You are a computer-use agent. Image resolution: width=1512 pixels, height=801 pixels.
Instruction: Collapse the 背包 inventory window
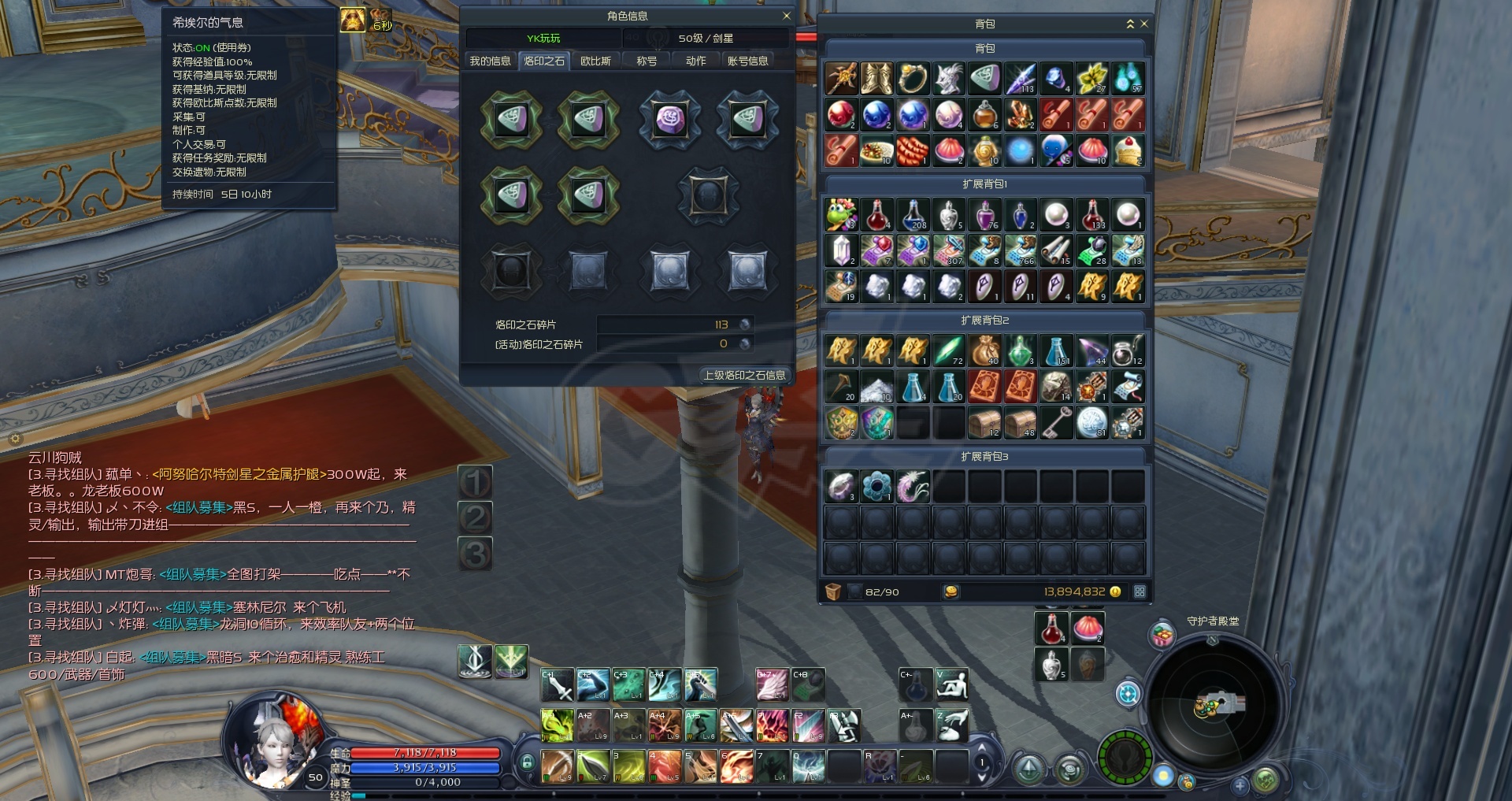coord(1130,24)
